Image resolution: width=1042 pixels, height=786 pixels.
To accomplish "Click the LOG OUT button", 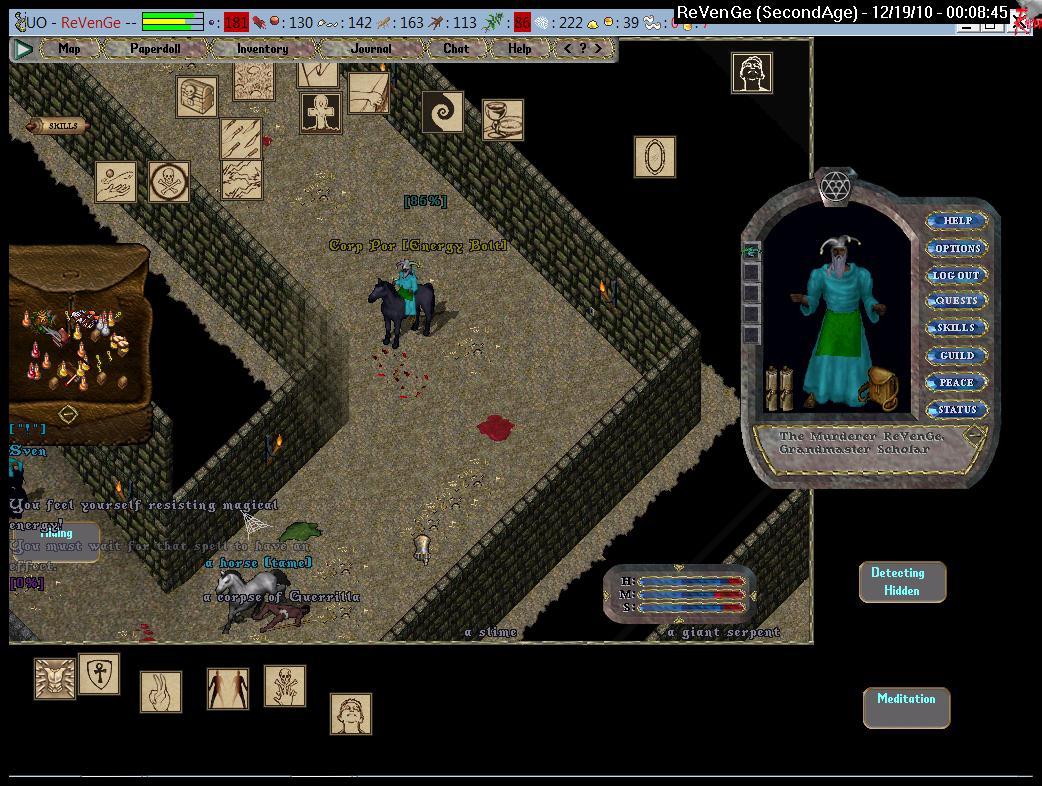I will 956,275.
